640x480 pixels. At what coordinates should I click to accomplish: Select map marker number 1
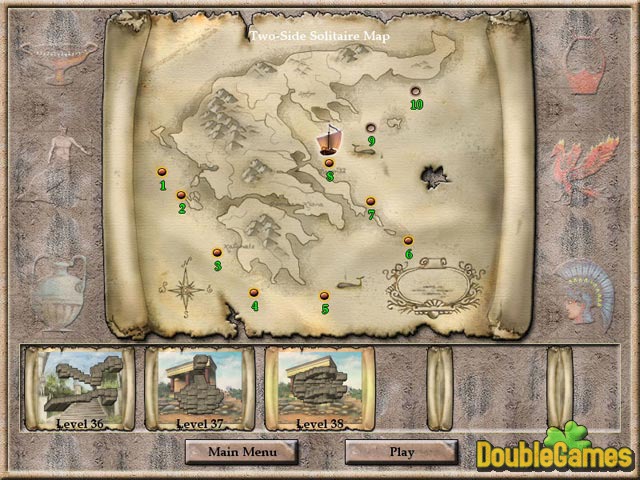(x=161, y=172)
